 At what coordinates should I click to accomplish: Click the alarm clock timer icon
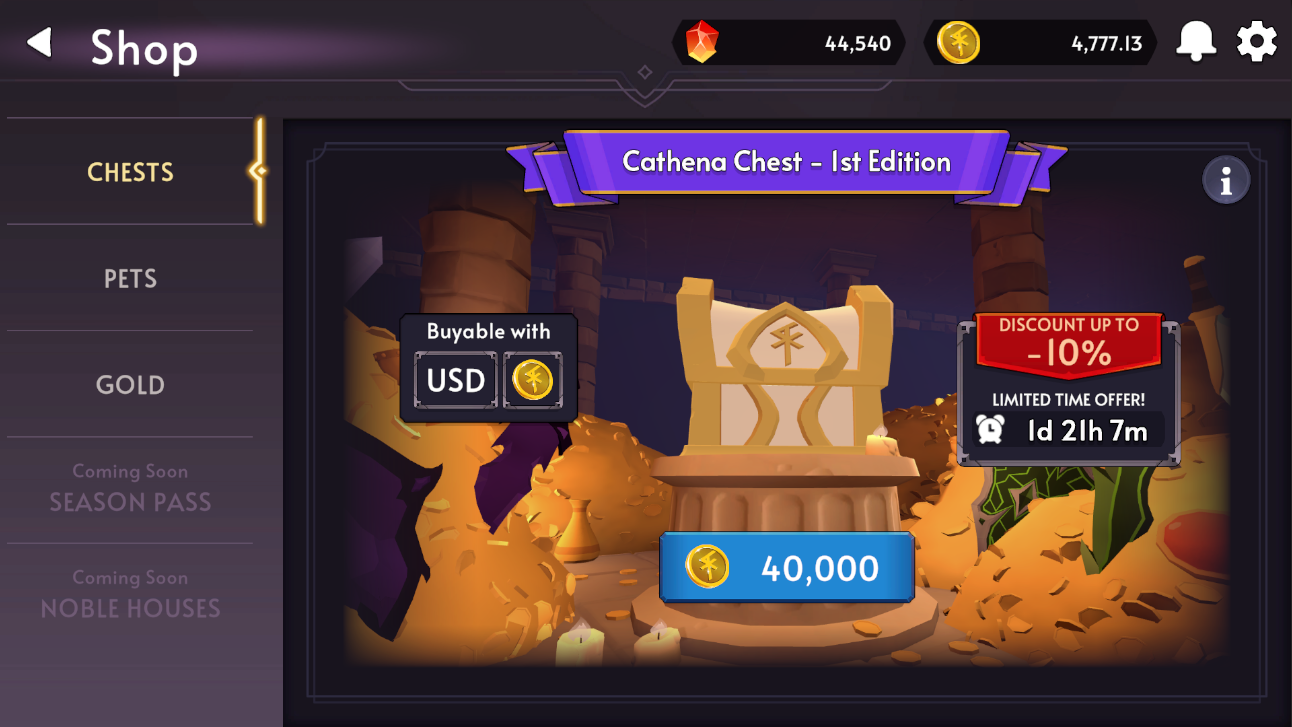pyautogui.click(x=990, y=430)
